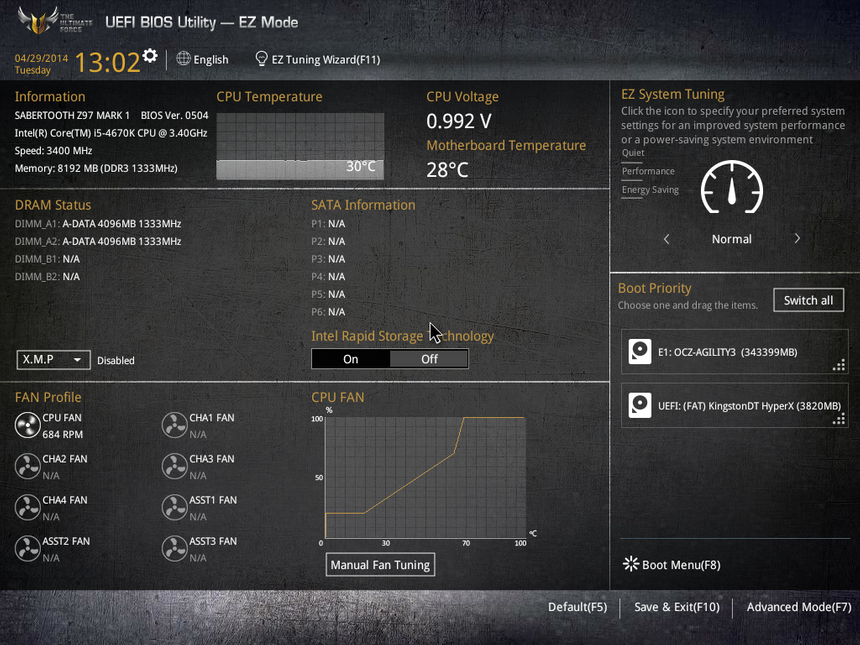Screen dimensions: 860x645
Task: Change the language from English
Action: pyautogui.click(x=202, y=59)
